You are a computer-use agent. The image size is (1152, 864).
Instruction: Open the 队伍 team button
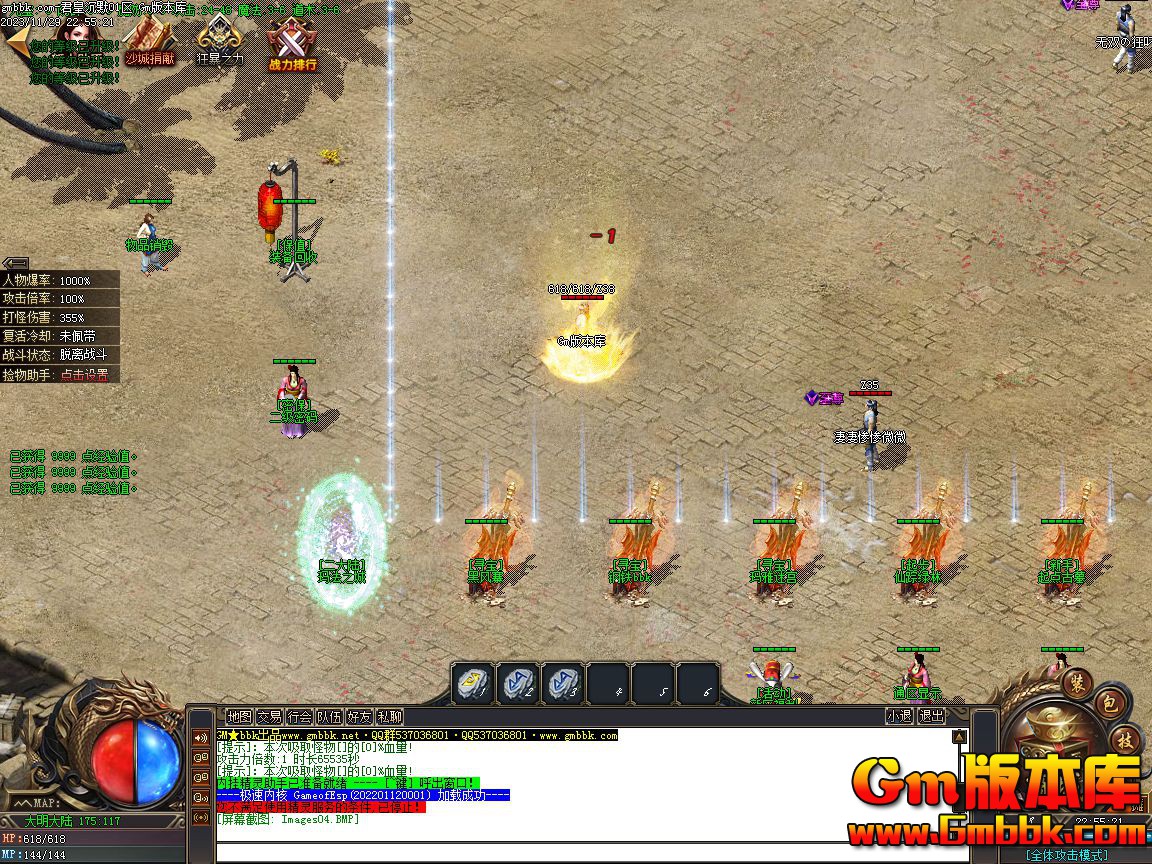[329, 716]
